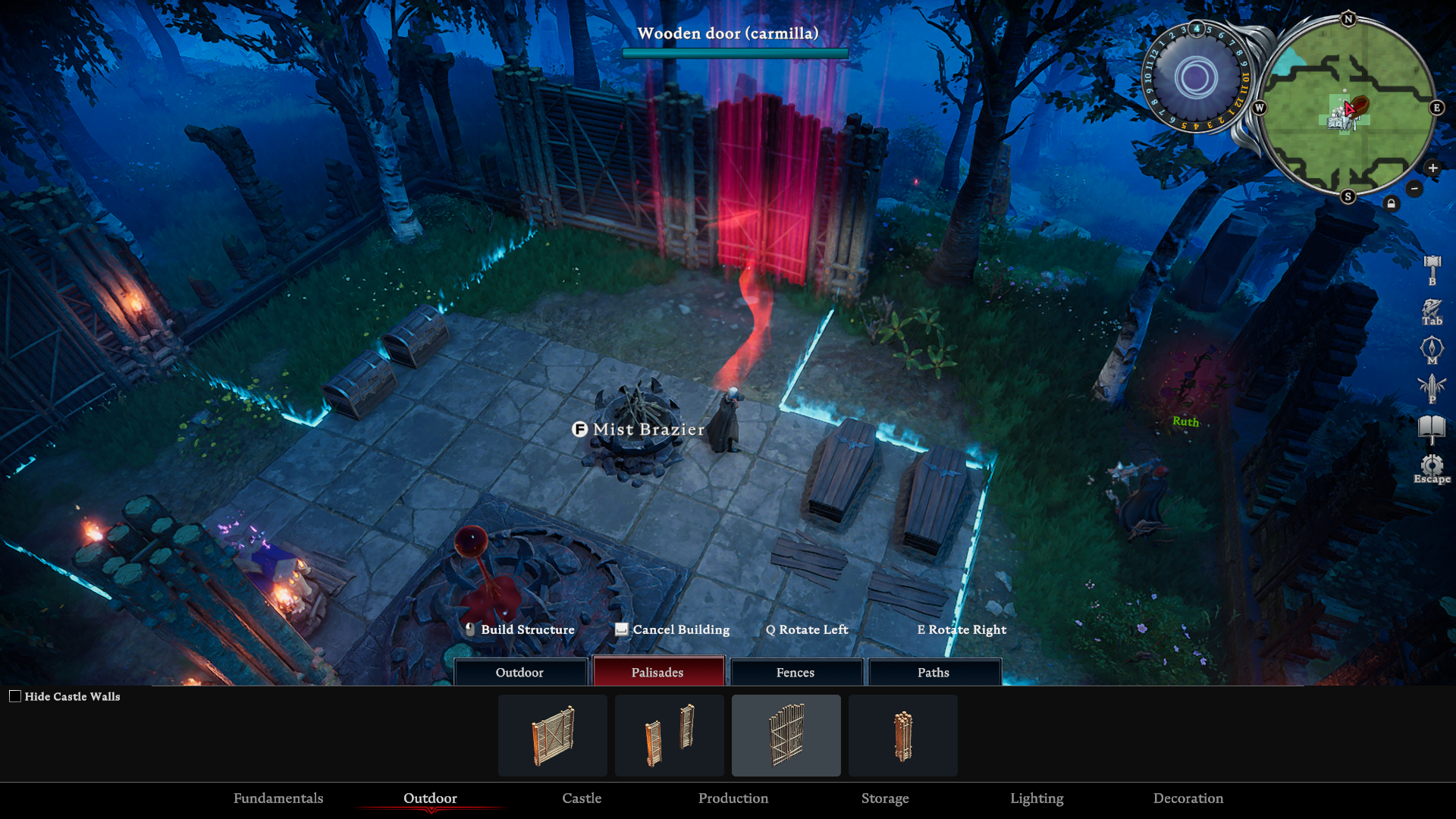Screen dimensions: 1456x819
Task: Zoom in on the minimap plus icon
Action: (x=1432, y=168)
